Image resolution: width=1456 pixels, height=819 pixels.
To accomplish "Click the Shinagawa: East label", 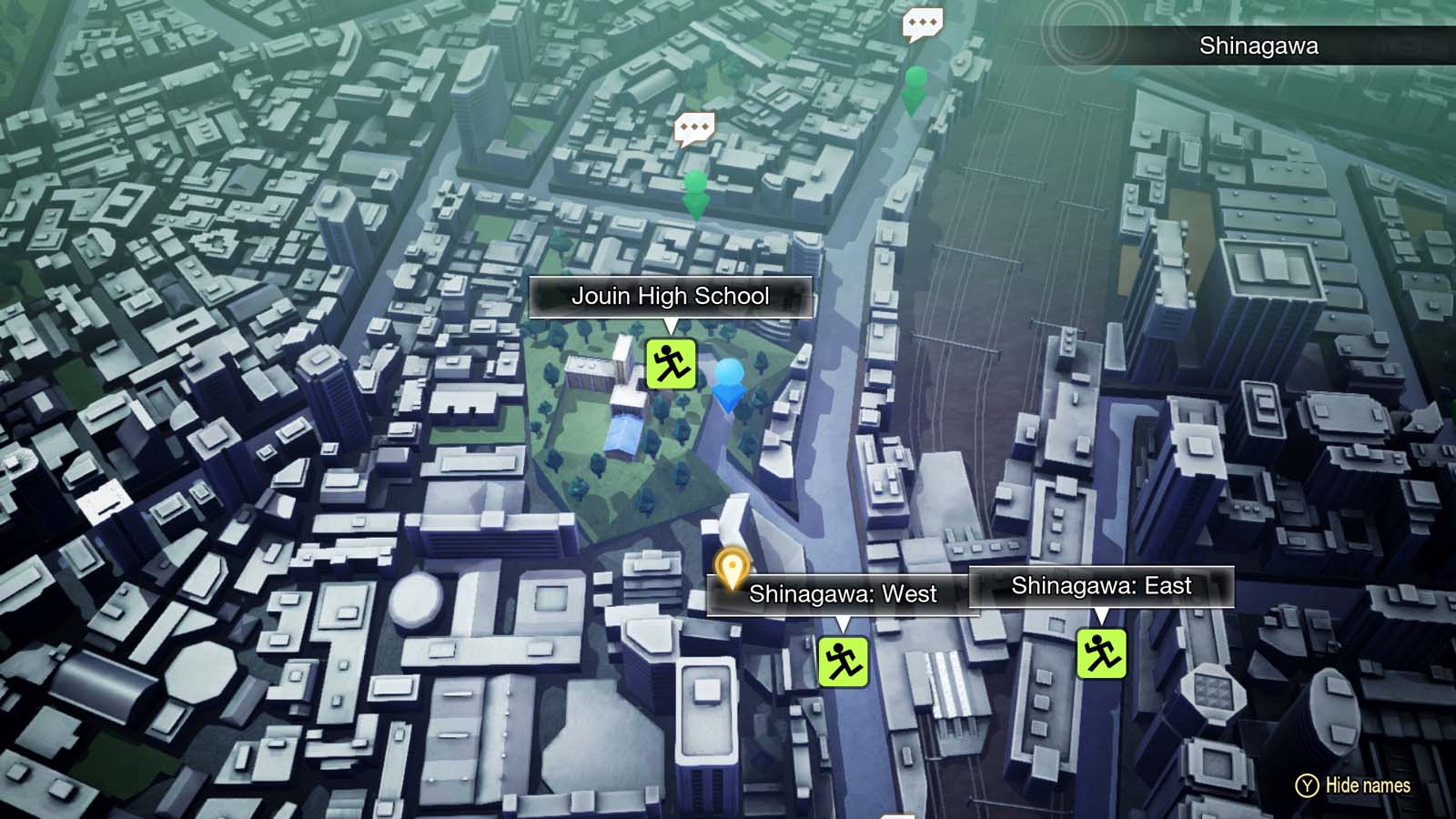I will (1103, 586).
